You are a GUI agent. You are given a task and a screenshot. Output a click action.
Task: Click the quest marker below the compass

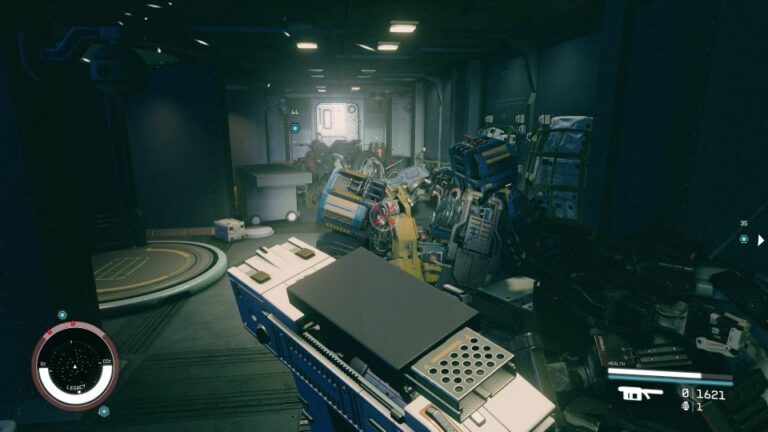(x=103, y=410)
